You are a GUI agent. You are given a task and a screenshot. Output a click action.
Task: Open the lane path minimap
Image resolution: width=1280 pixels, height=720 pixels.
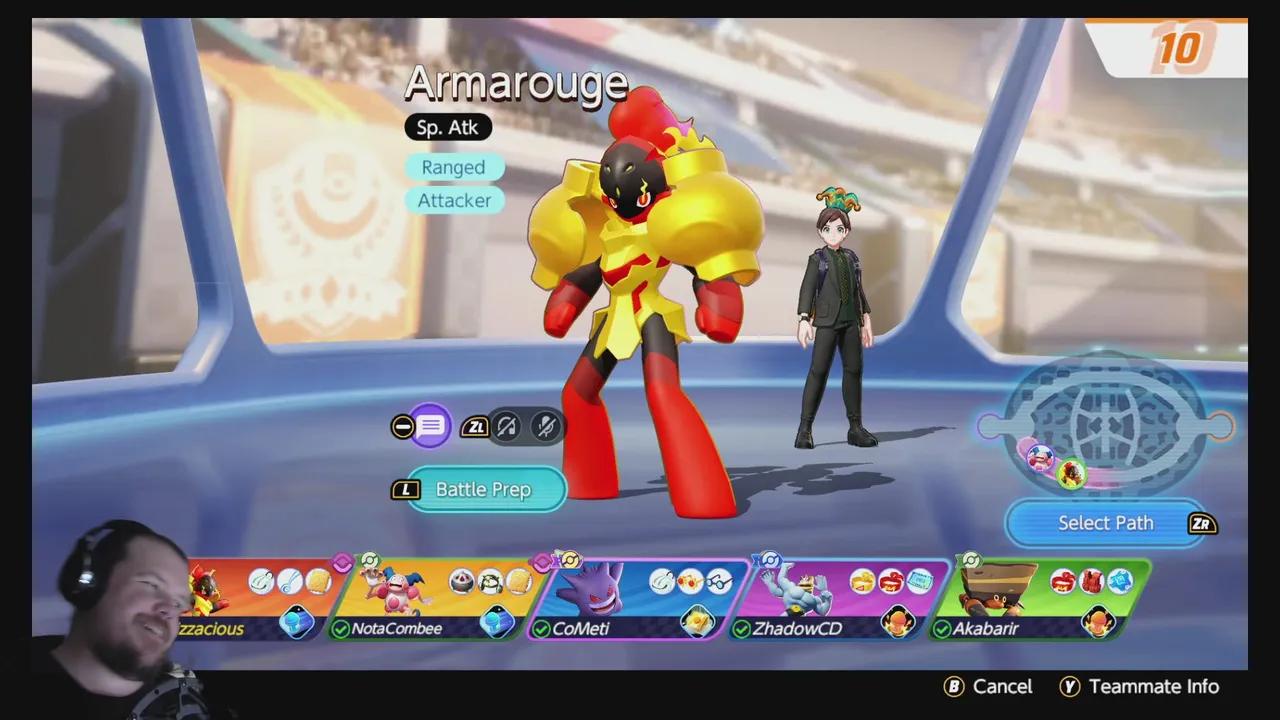click(x=1105, y=427)
